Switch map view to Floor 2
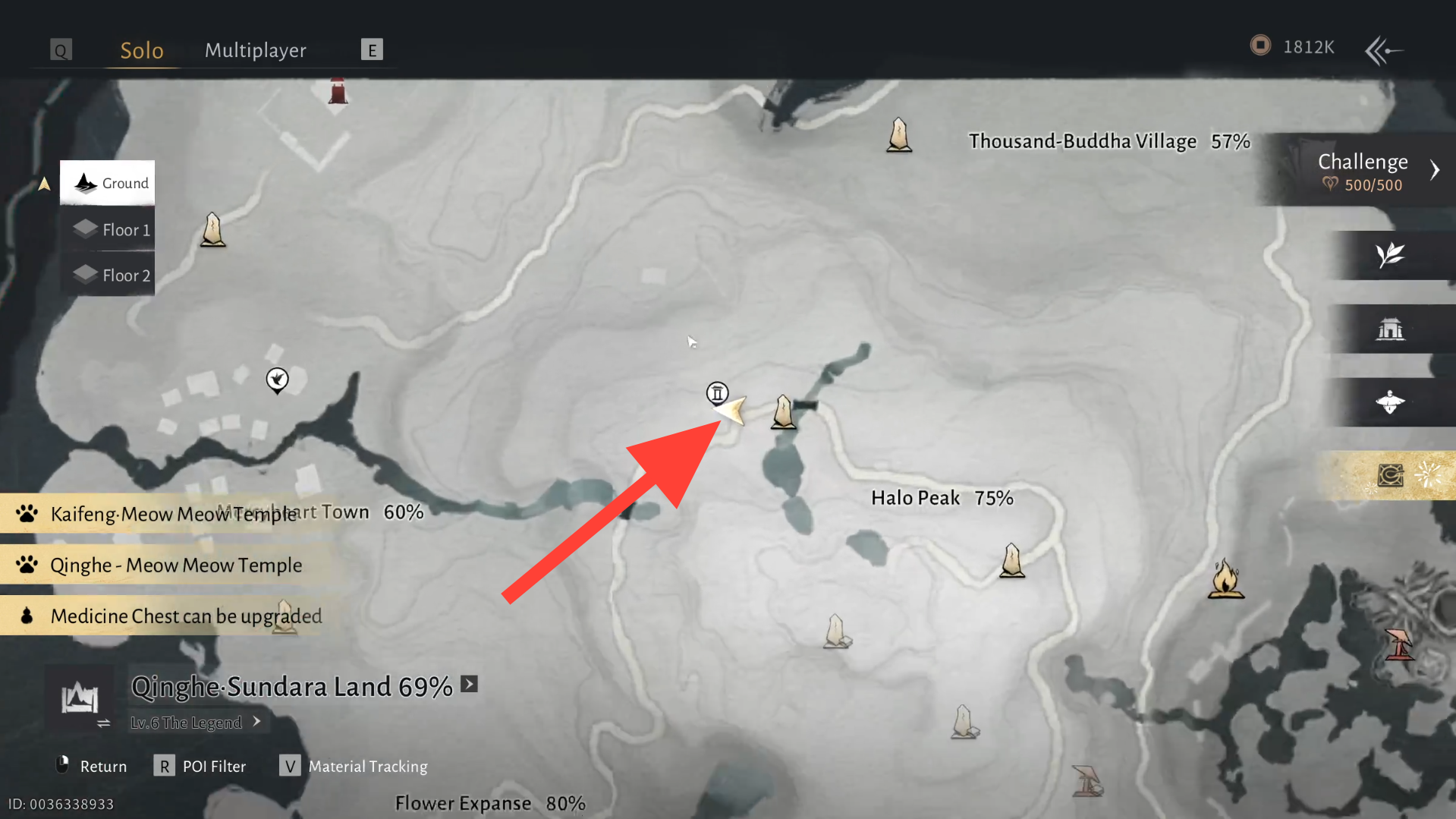Screen dimensions: 1456x819 click(x=107, y=275)
